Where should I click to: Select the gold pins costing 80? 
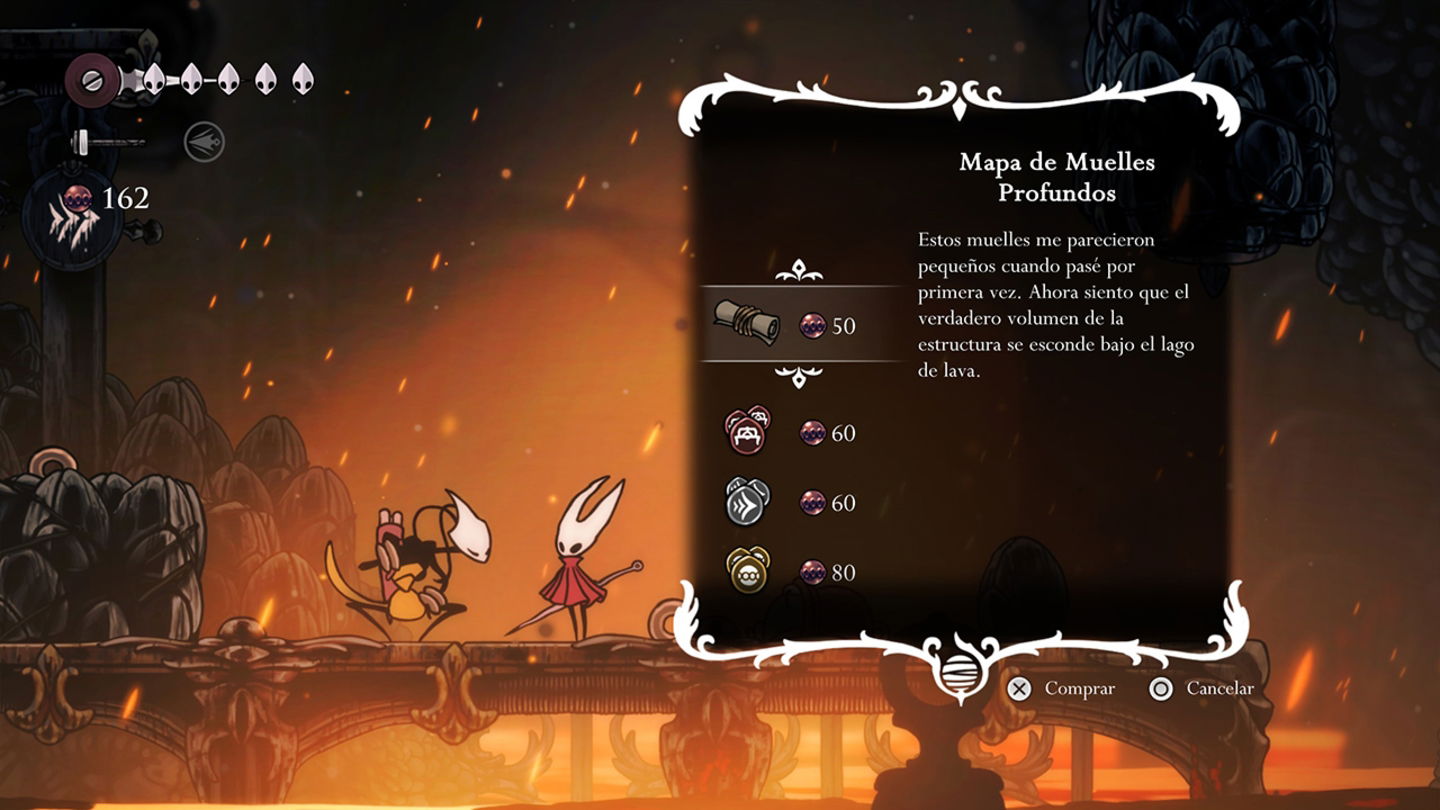point(747,570)
